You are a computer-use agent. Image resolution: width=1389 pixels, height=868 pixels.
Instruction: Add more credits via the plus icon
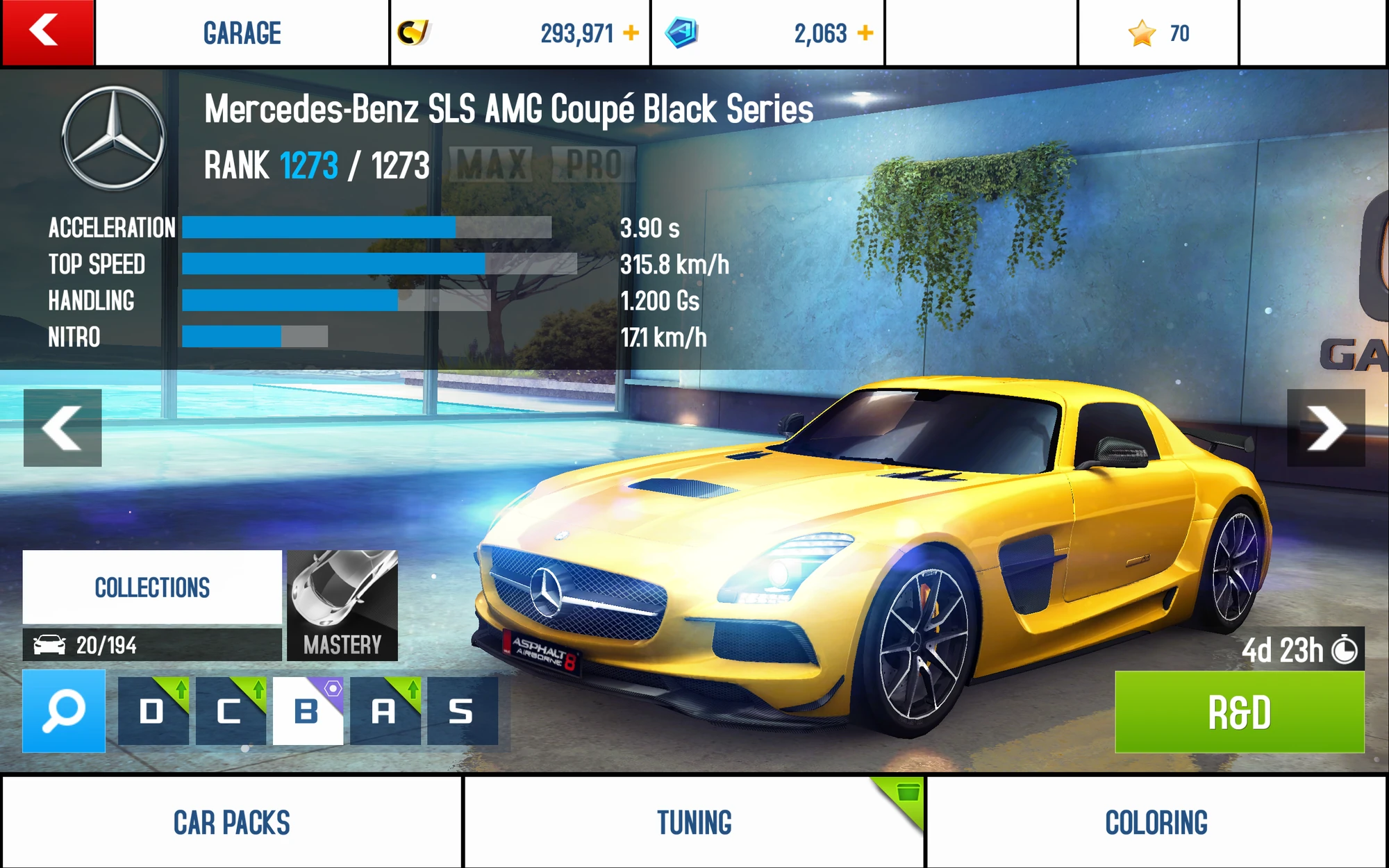pos(631,32)
